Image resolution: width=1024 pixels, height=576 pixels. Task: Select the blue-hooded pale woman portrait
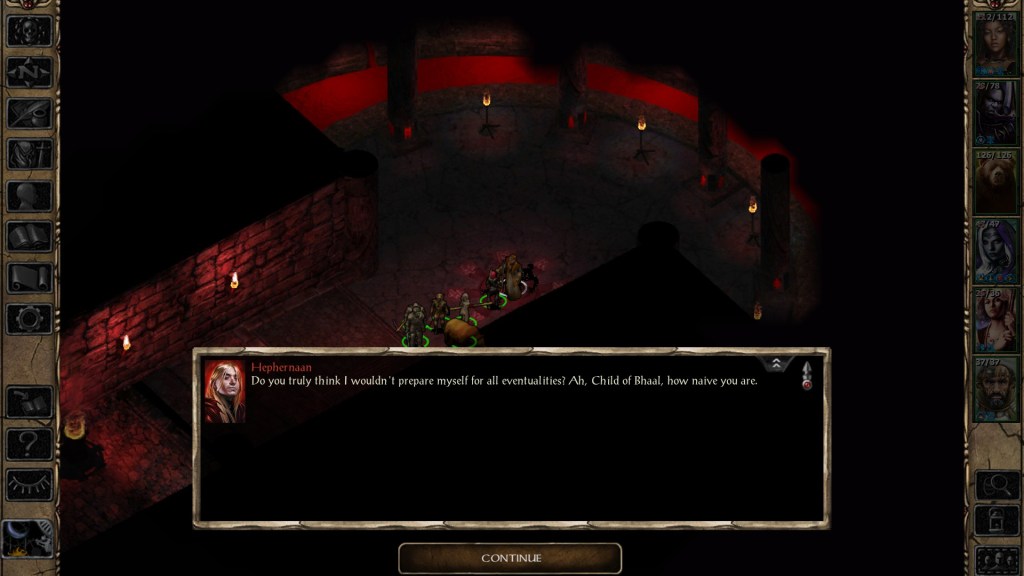[x=995, y=251]
